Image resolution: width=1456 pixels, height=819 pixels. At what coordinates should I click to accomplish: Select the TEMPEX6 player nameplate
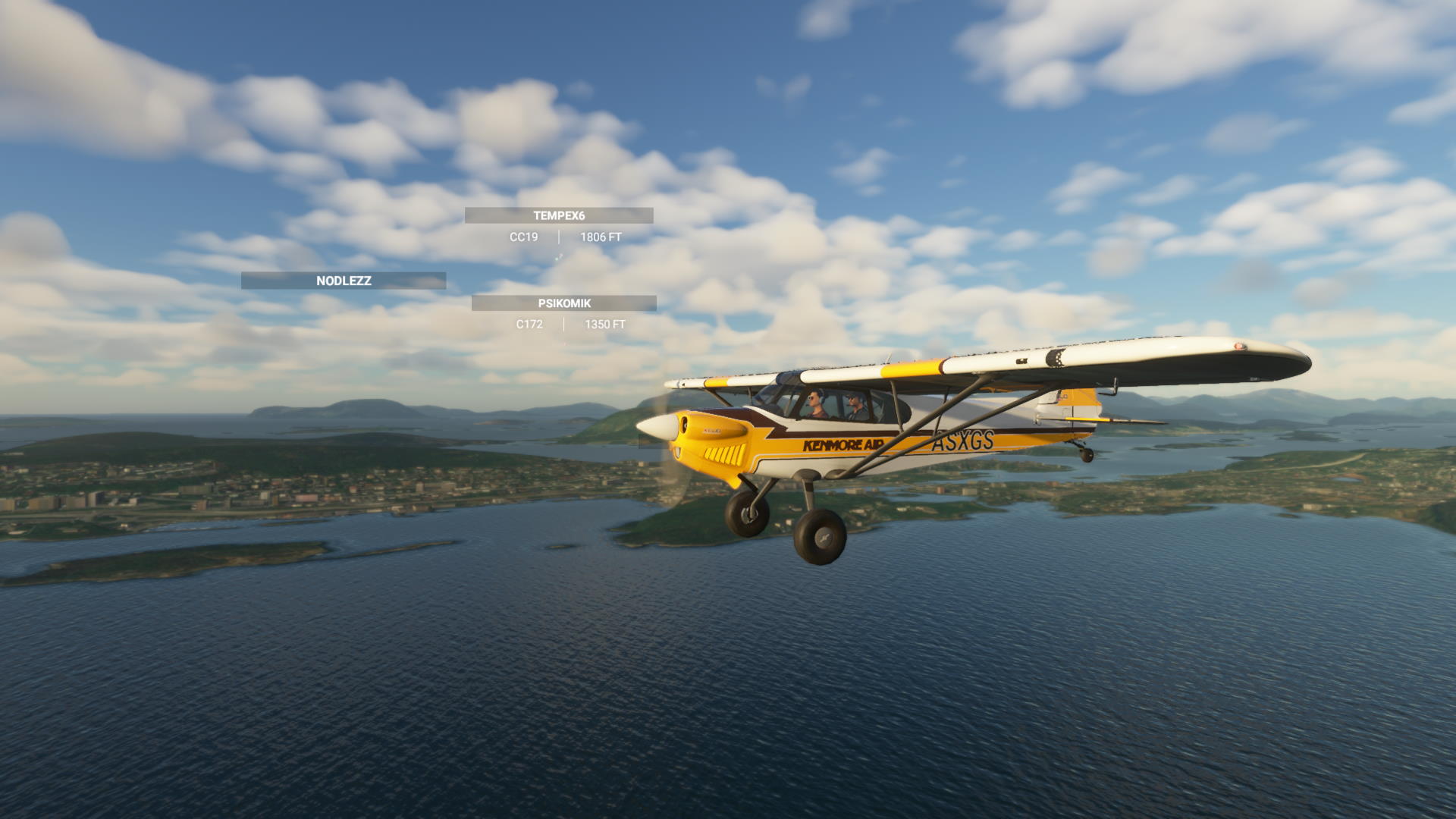559,216
